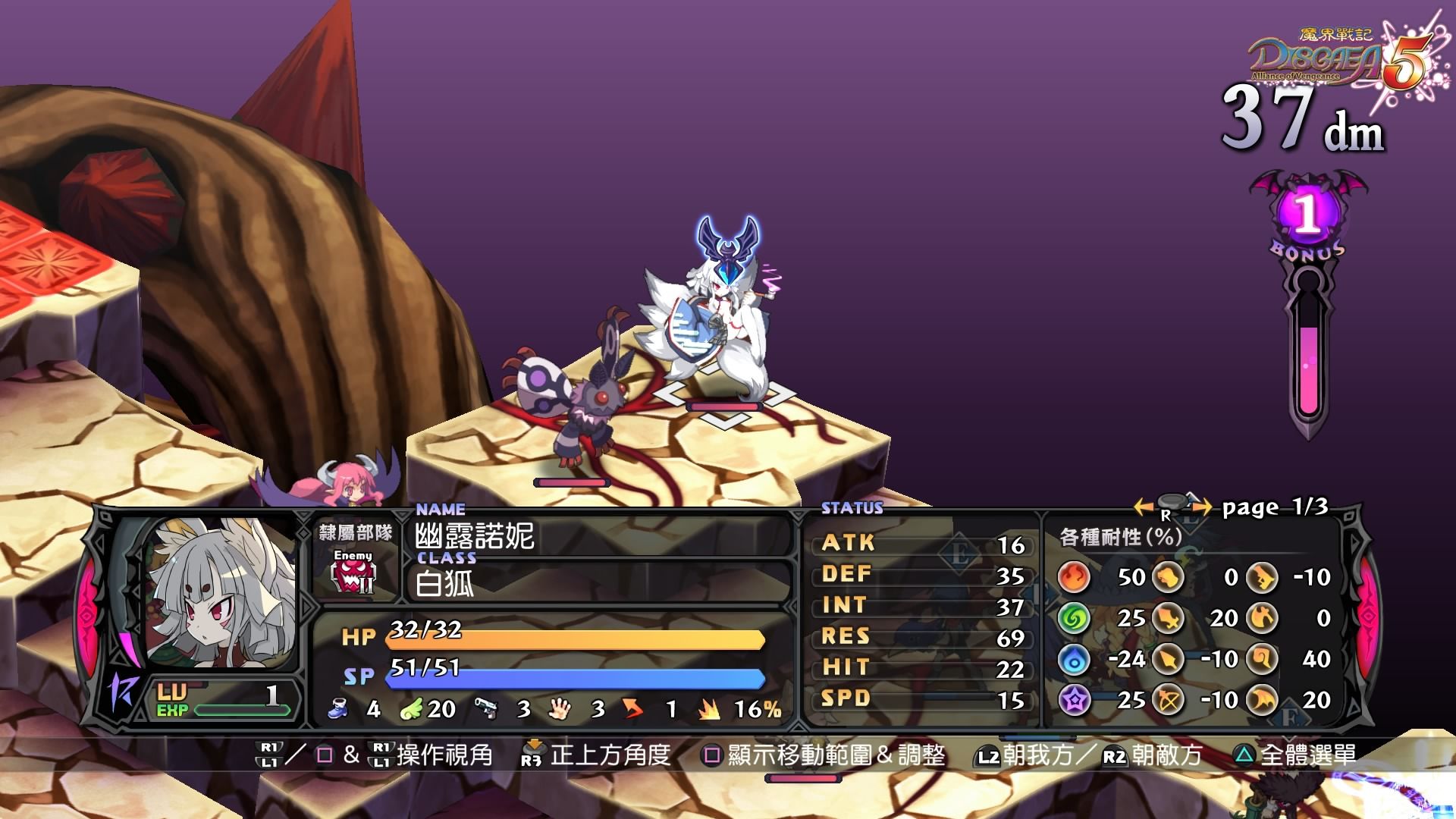Select the gun weapon resistance icon
This screenshot has width=1456, height=819.
pos(1262,577)
